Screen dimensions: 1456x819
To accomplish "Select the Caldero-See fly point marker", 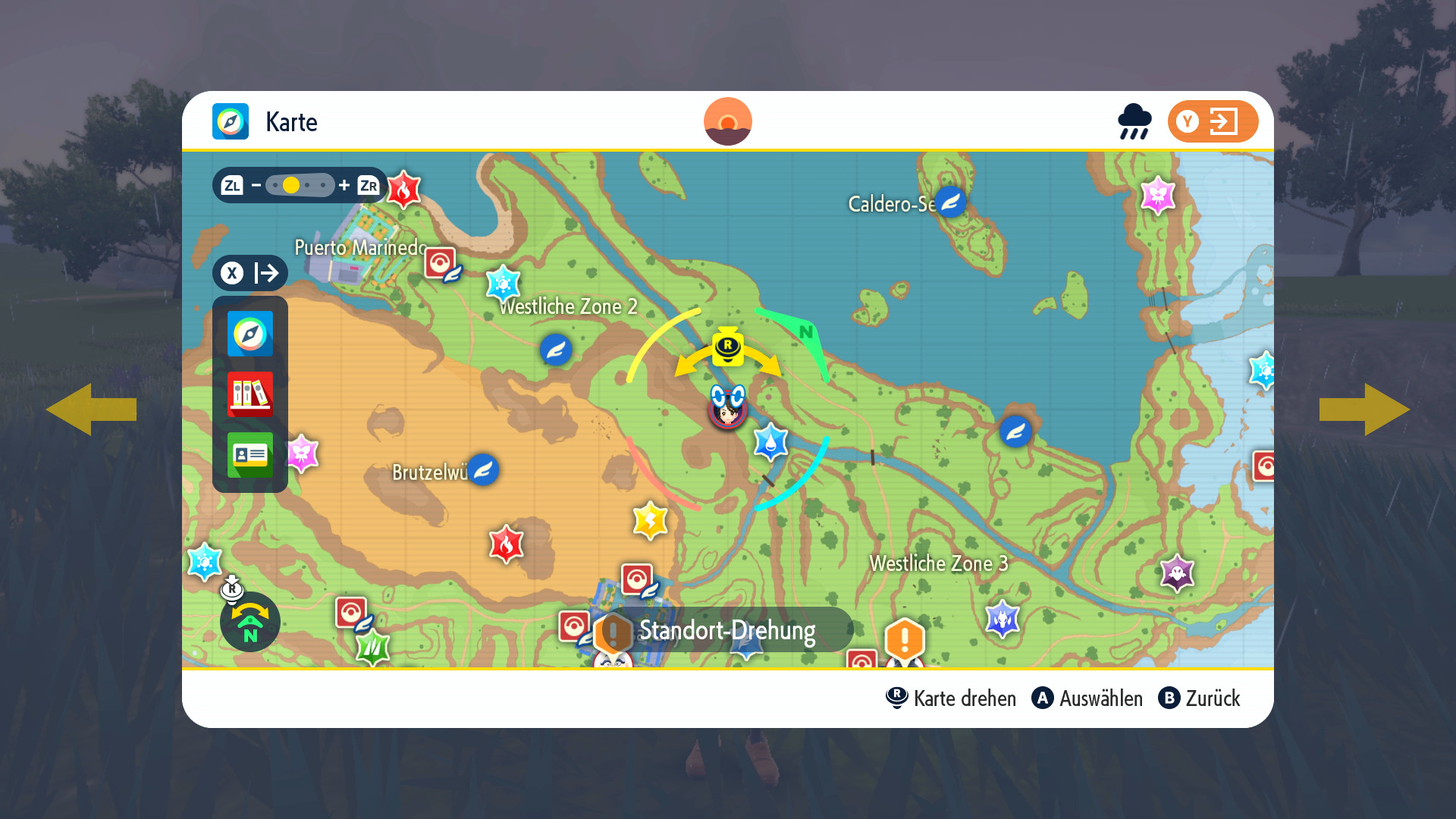I will click(x=950, y=202).
